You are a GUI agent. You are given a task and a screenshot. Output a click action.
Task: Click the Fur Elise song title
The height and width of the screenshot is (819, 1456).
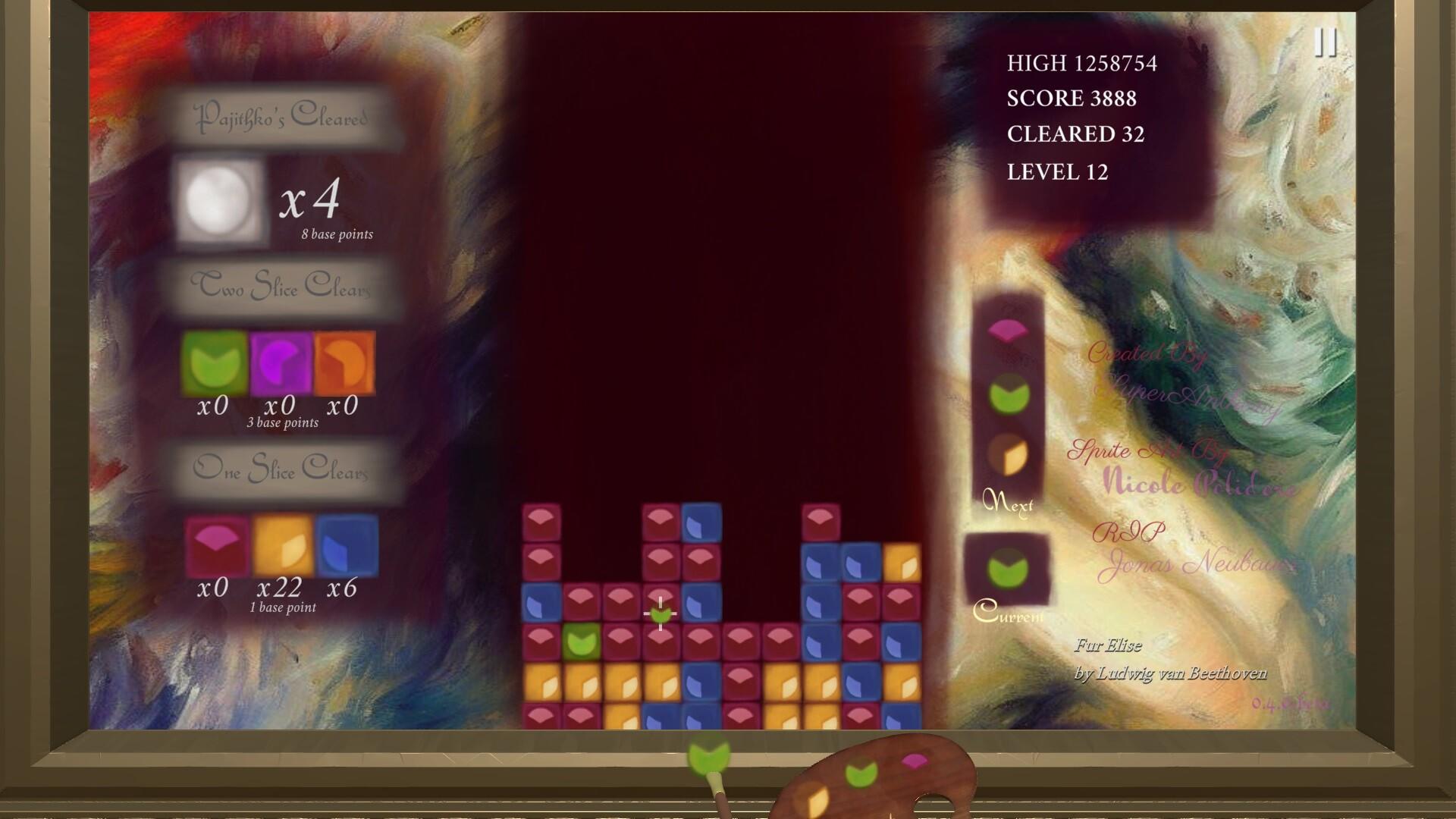click(1108, 646)
